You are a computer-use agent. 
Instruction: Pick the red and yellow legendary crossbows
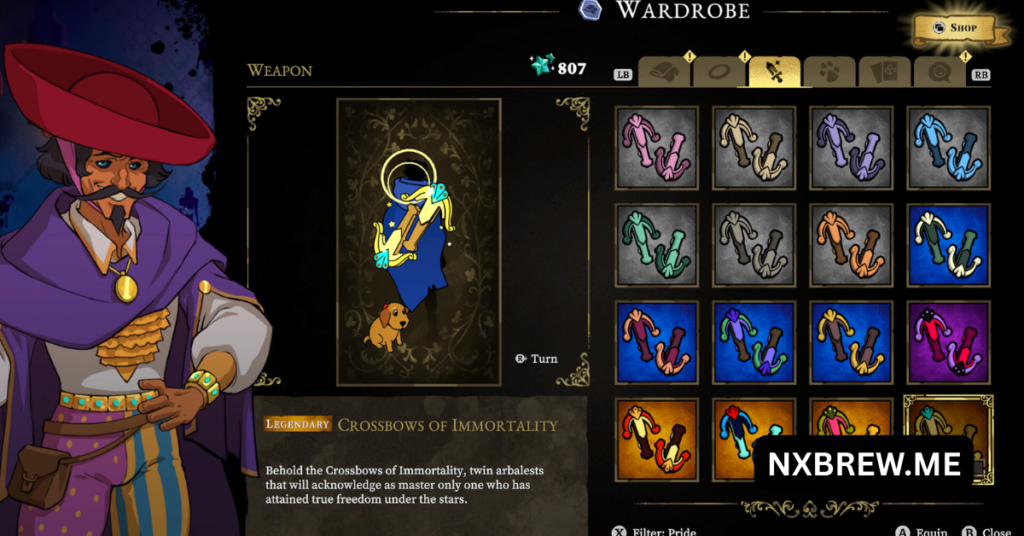[x=656, y=438]
